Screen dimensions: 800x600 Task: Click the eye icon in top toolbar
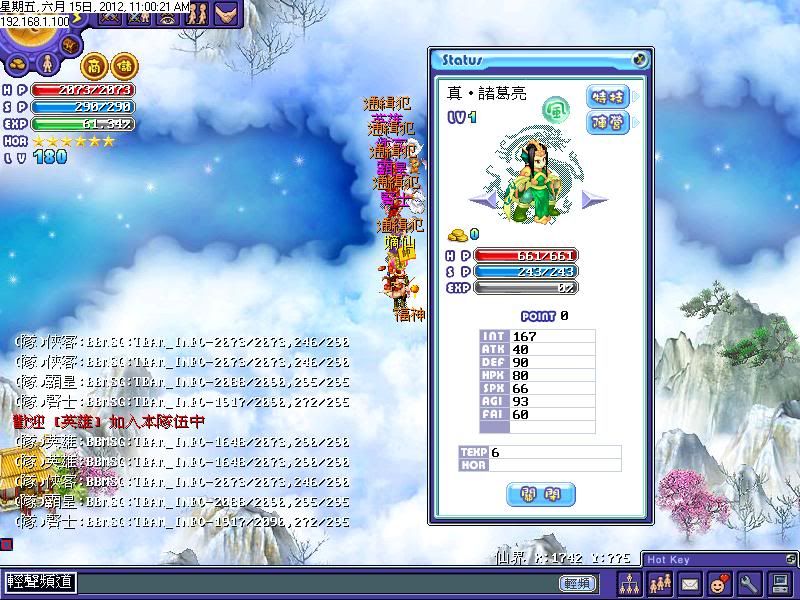tap(167, 15)
